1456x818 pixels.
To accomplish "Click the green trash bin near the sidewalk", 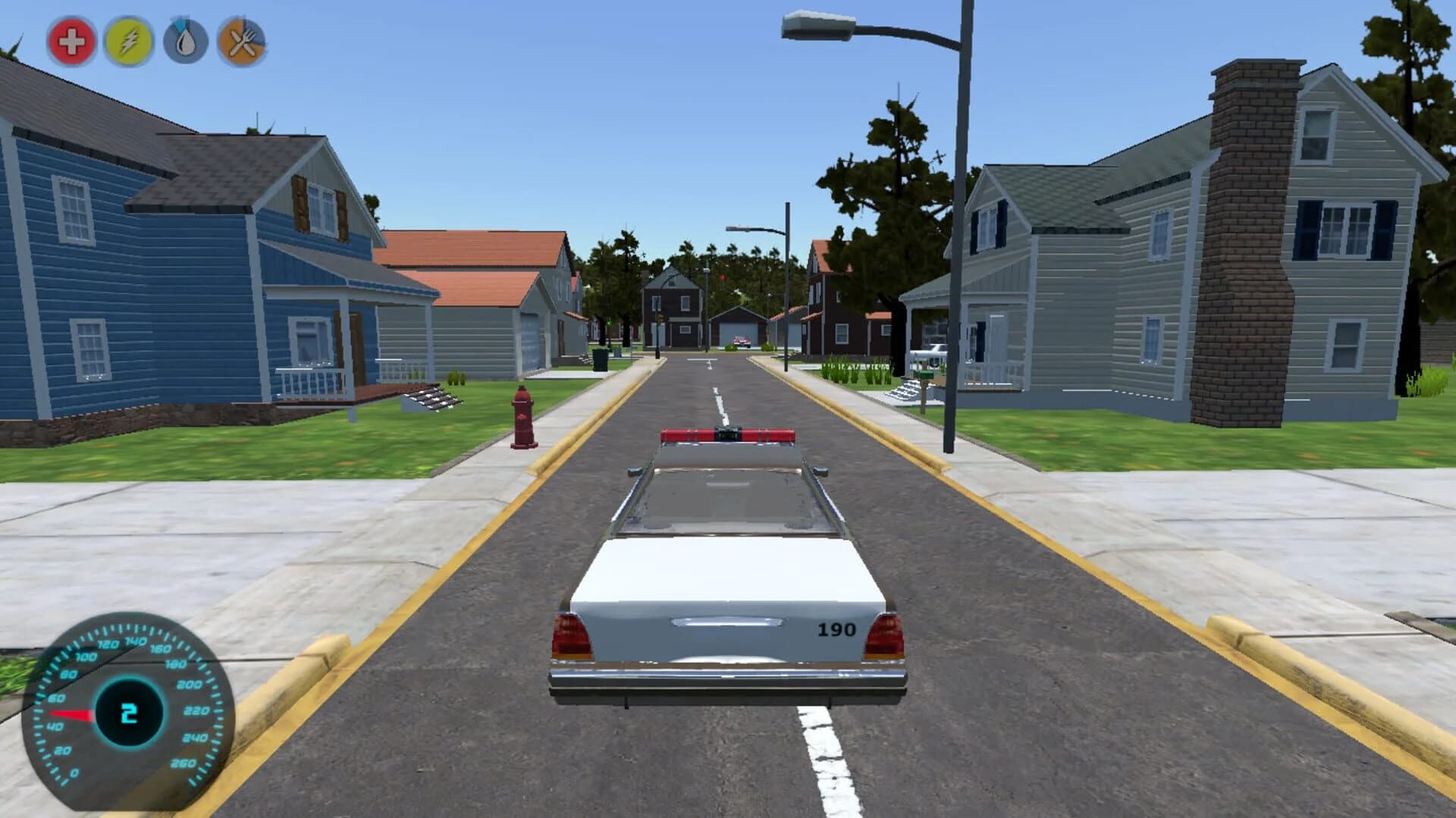I will click(600, 359).
